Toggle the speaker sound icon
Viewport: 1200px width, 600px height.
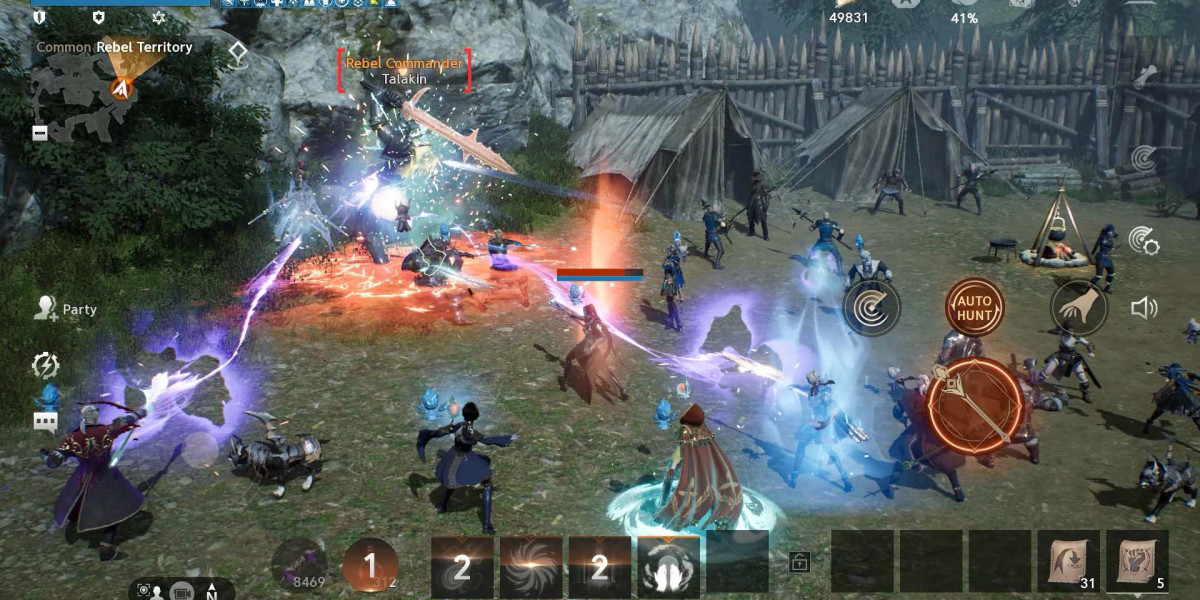click(1144, 307)
